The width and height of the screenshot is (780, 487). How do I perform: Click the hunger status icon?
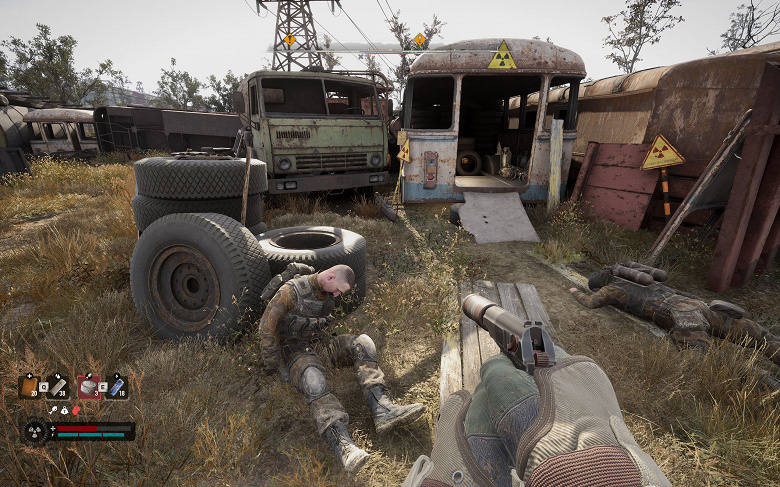tap(52, 410)
